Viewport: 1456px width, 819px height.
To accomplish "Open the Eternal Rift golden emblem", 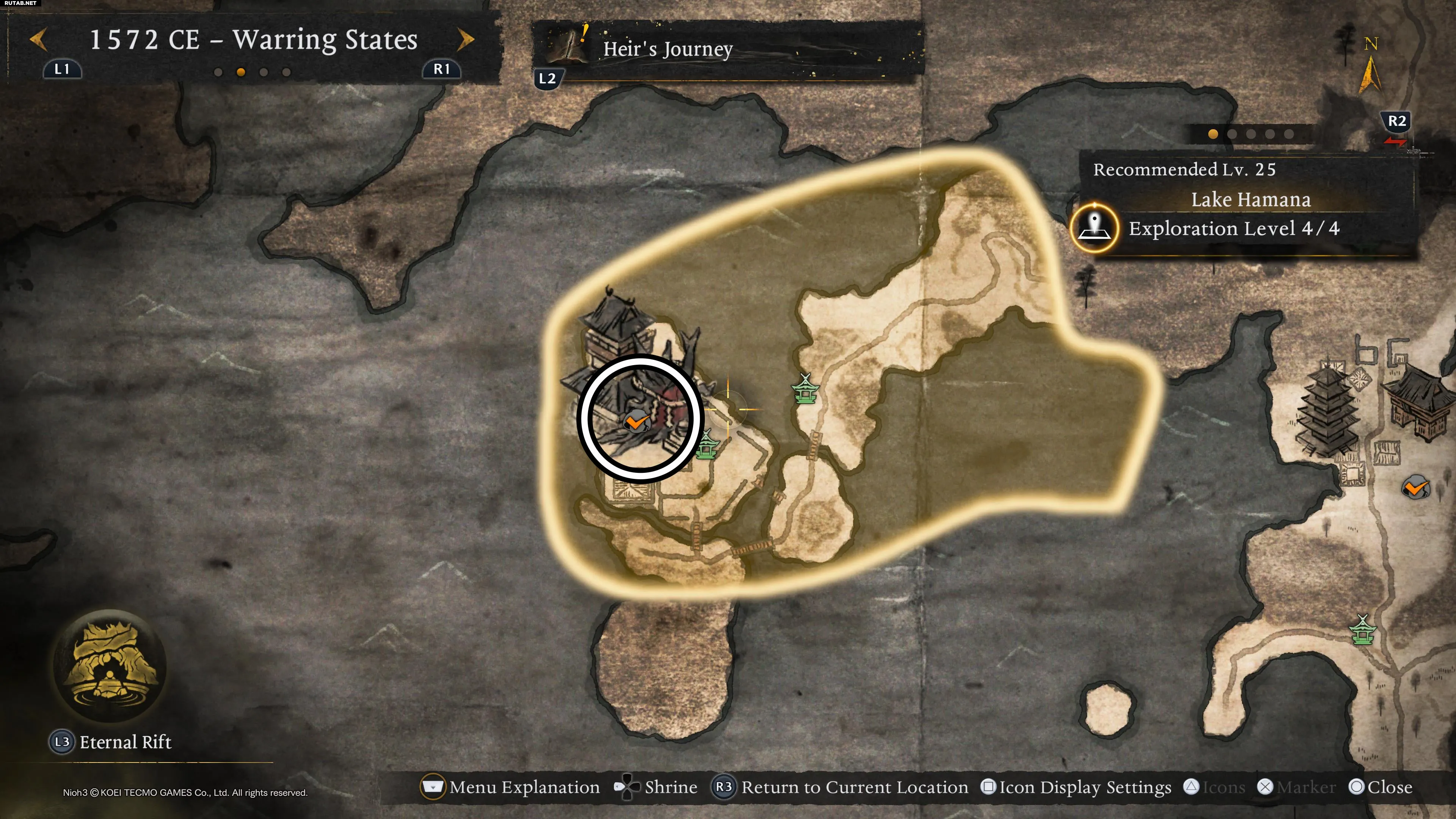I will coord(110,665).
